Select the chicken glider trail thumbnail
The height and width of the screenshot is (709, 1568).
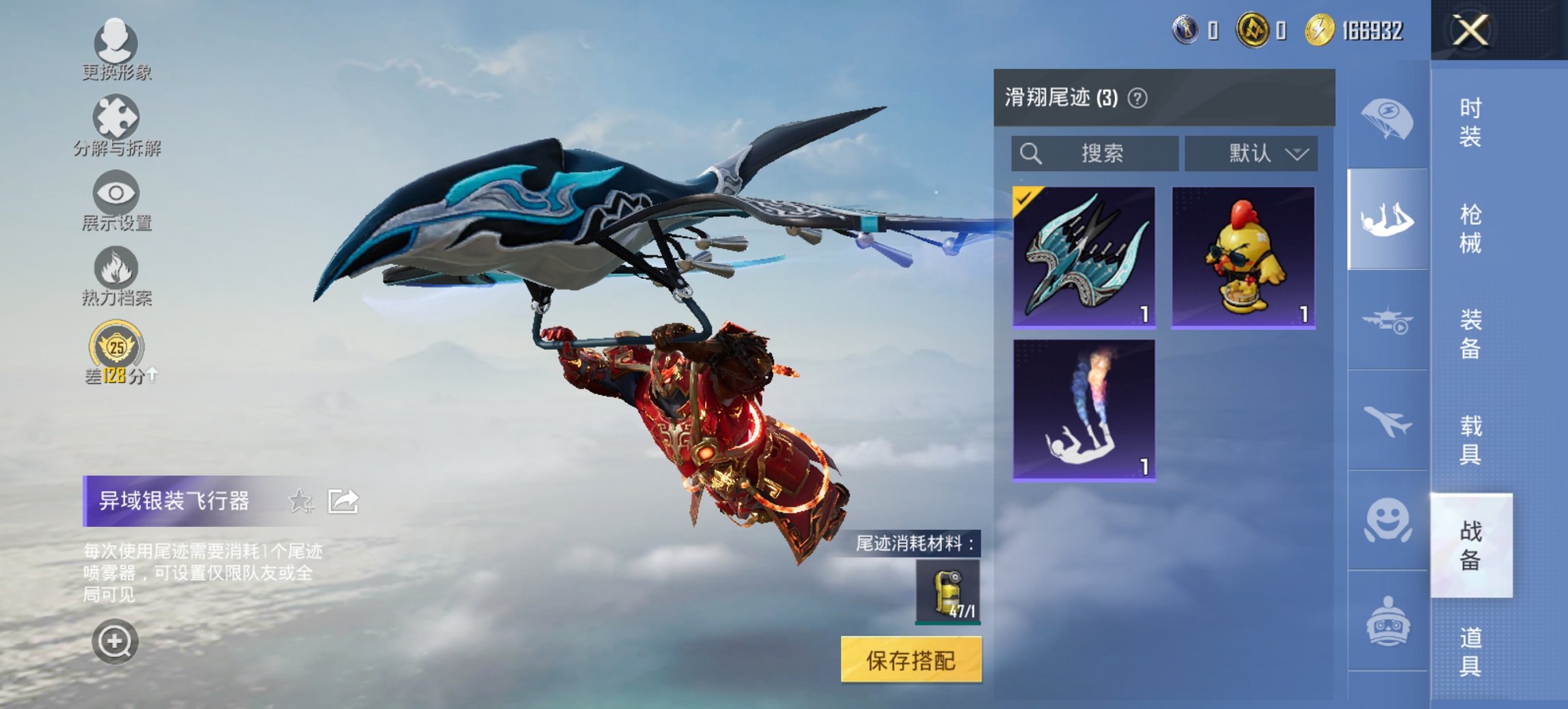point(1243,256)
